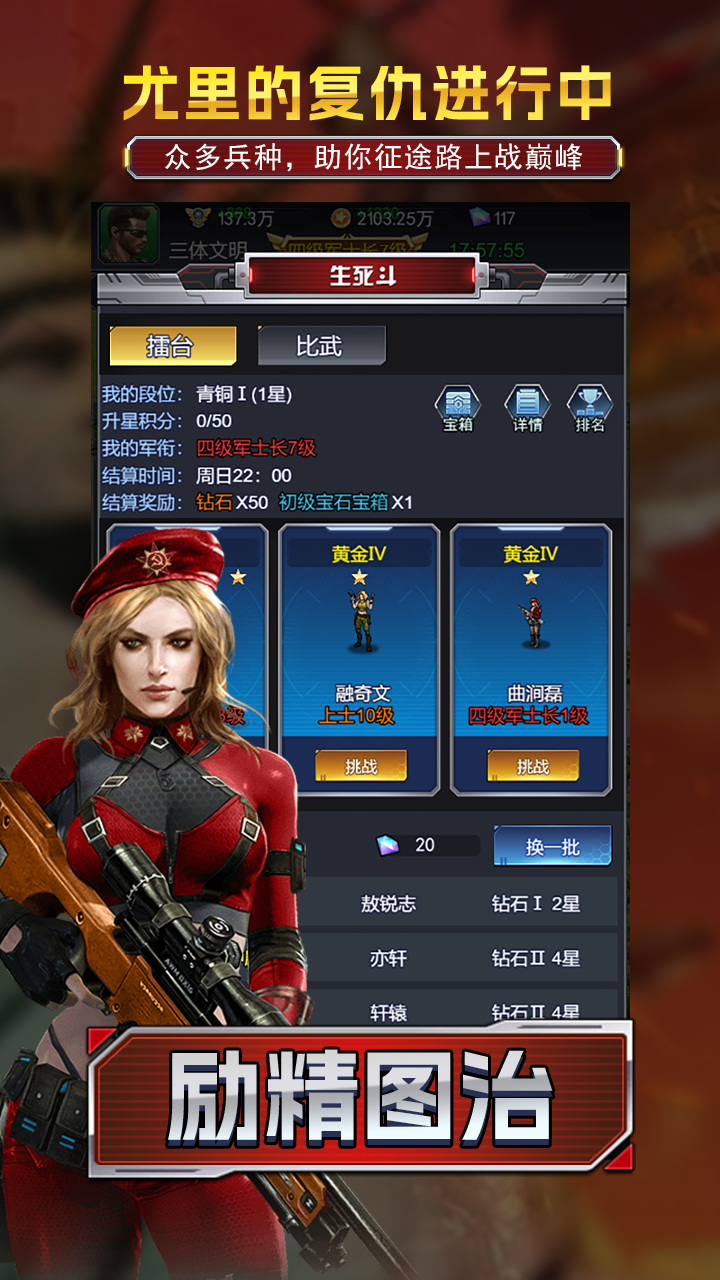Challenge 融奇文 with the 挑战 button
Image resolution: width=720 pixels, height=1280 pixels.
pyautogui.click(x=361, y=766)
